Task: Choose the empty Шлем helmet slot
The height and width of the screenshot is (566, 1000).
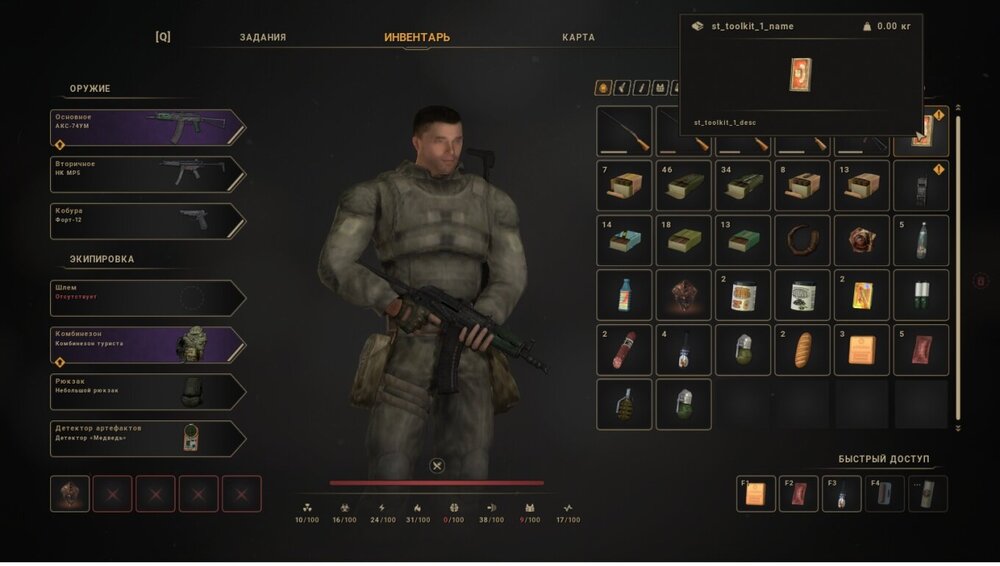Action: click(147, 298)
